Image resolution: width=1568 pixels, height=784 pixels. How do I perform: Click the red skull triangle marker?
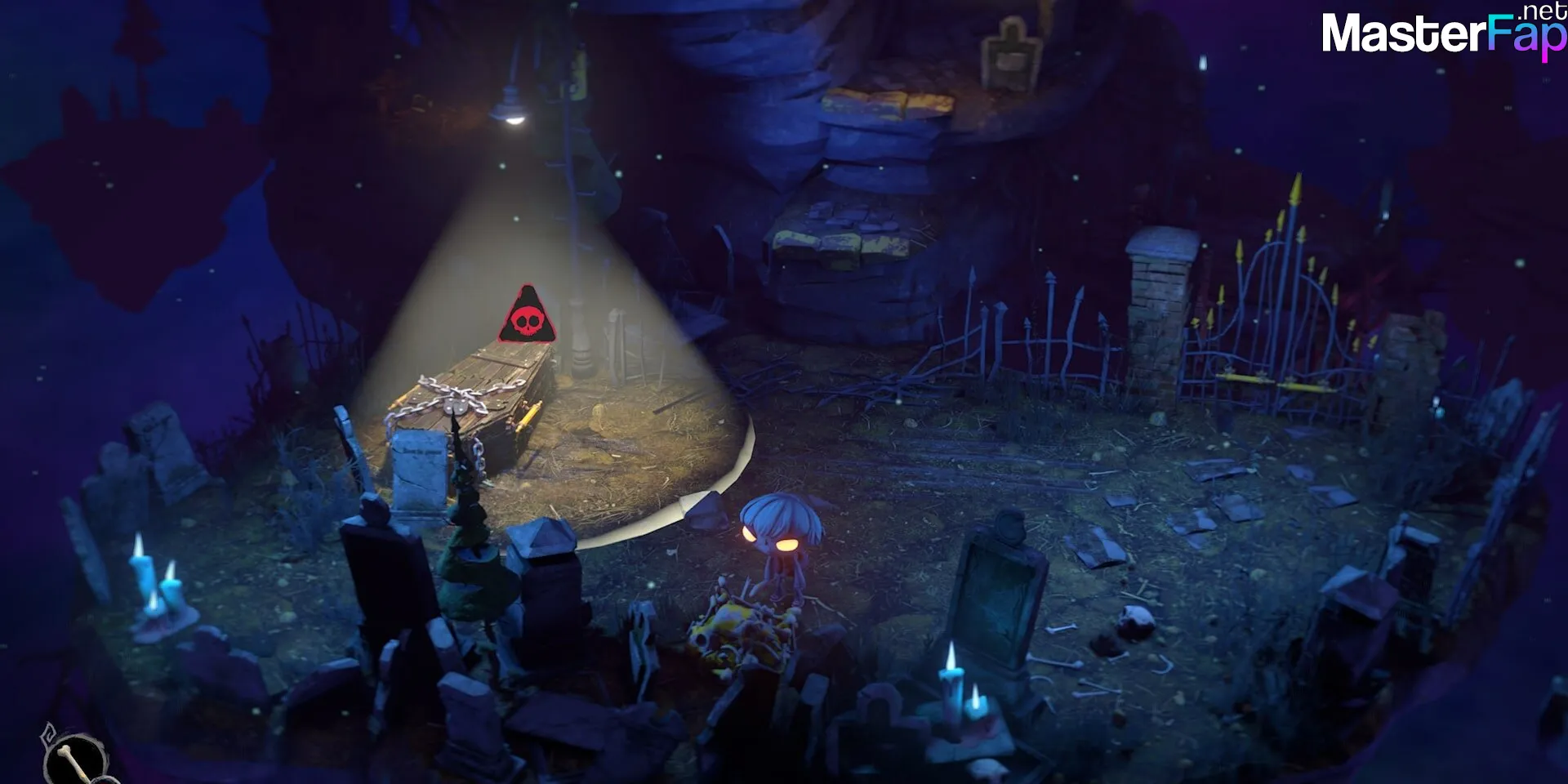coord(527,317)
